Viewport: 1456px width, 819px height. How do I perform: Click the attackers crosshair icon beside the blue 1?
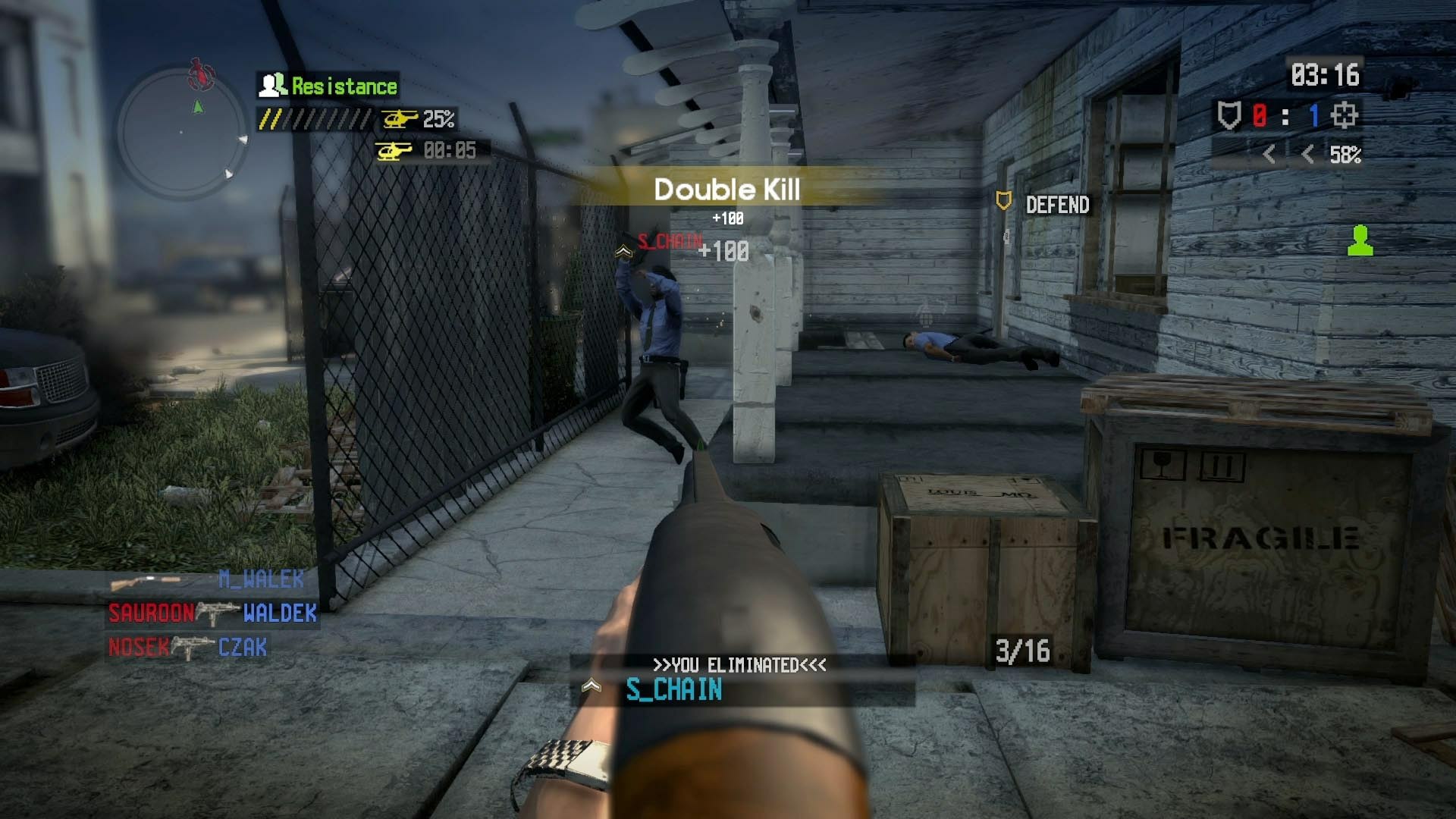click(1345, 115)
